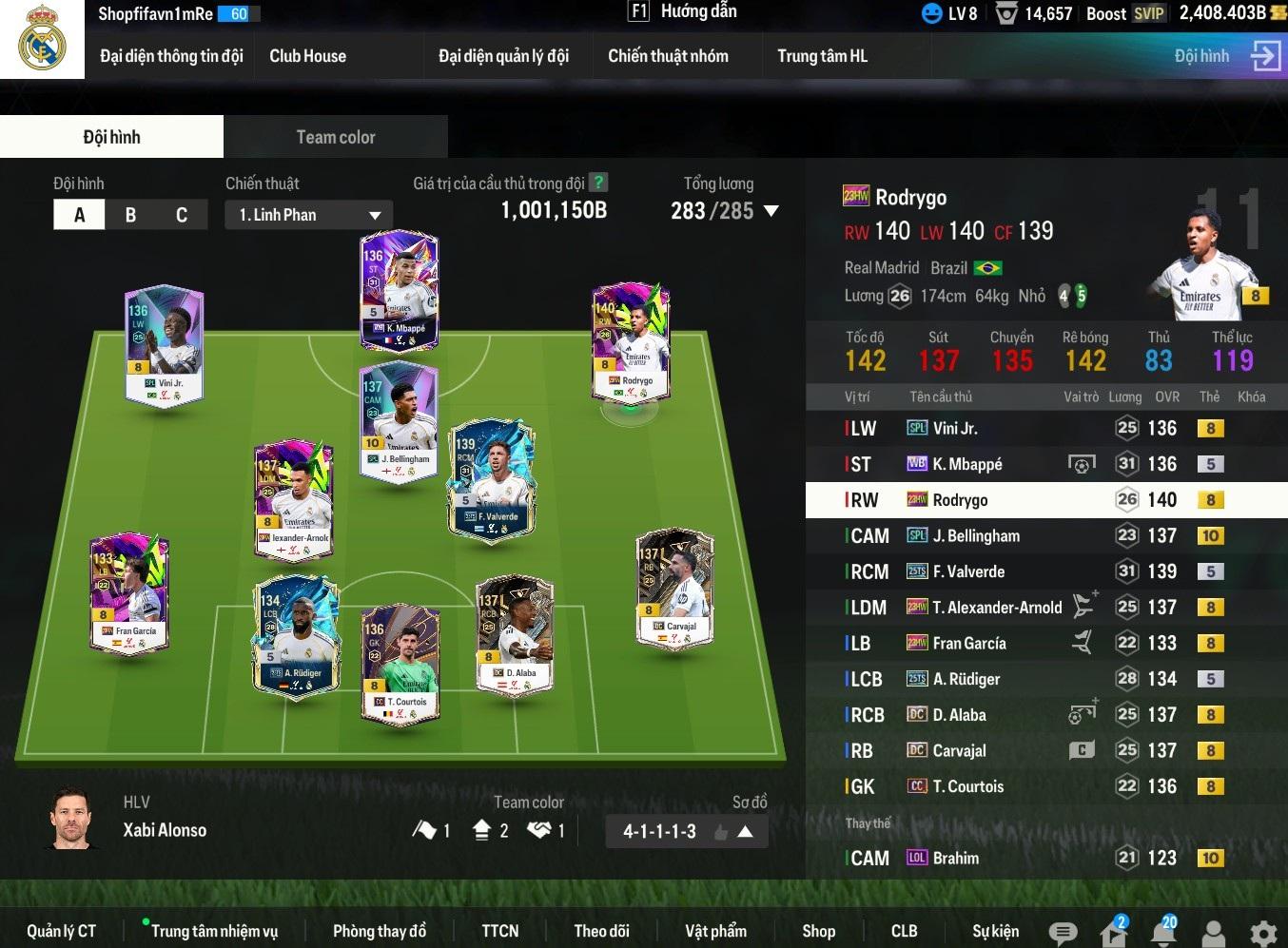The image size is (1288, 948).
Task: Select squad preset B
Action: [x=130, y=215]
